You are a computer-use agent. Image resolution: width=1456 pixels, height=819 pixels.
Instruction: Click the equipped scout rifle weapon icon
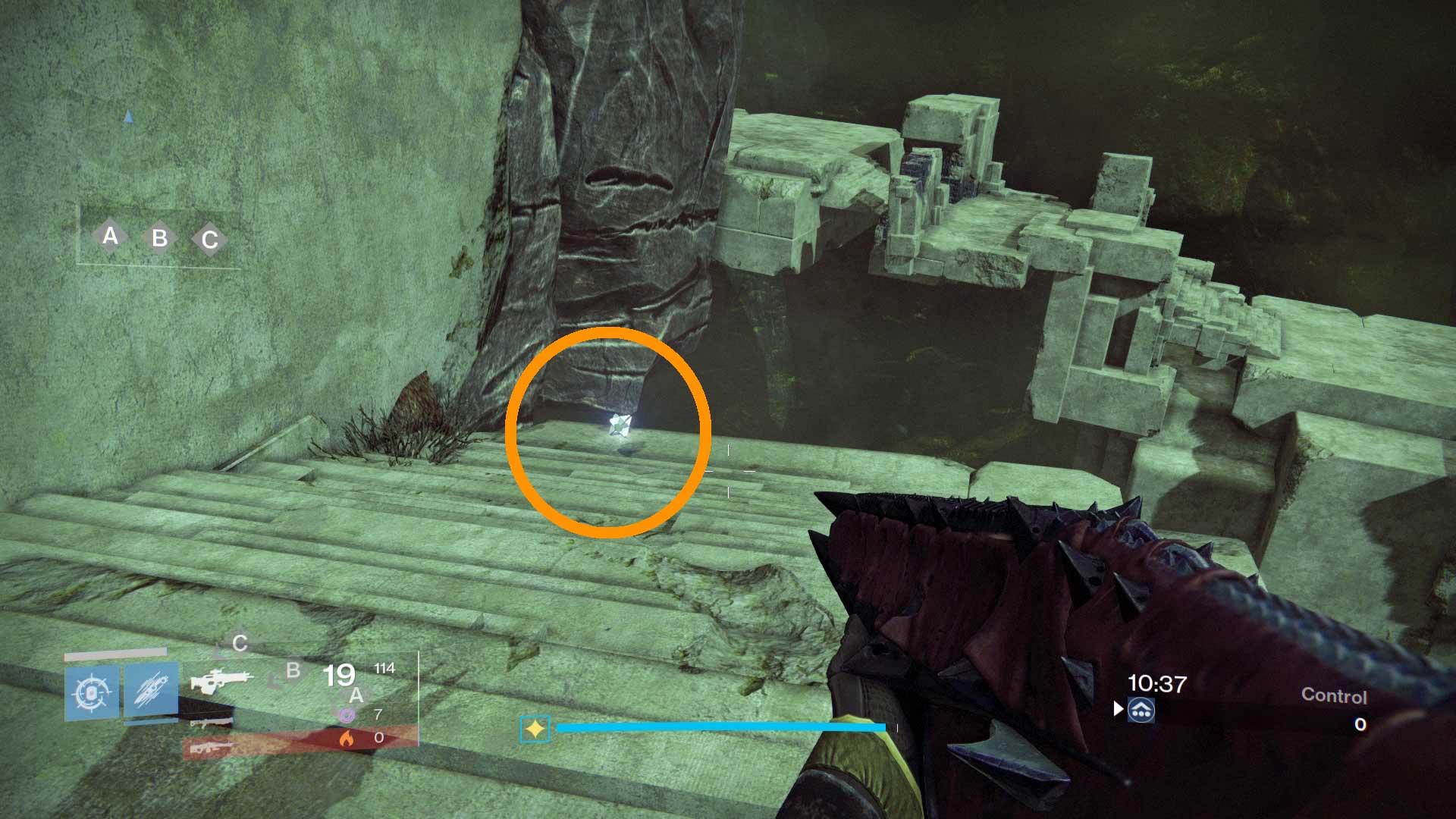(x=223, y=680)
